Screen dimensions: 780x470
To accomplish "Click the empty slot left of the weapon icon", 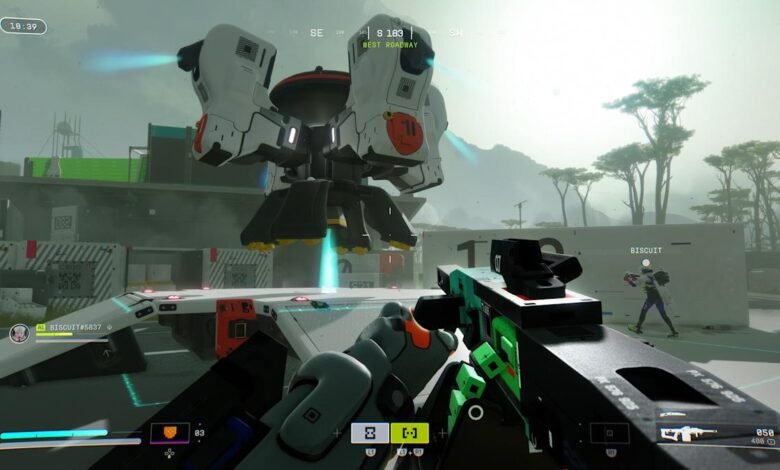I will (609, 433).
